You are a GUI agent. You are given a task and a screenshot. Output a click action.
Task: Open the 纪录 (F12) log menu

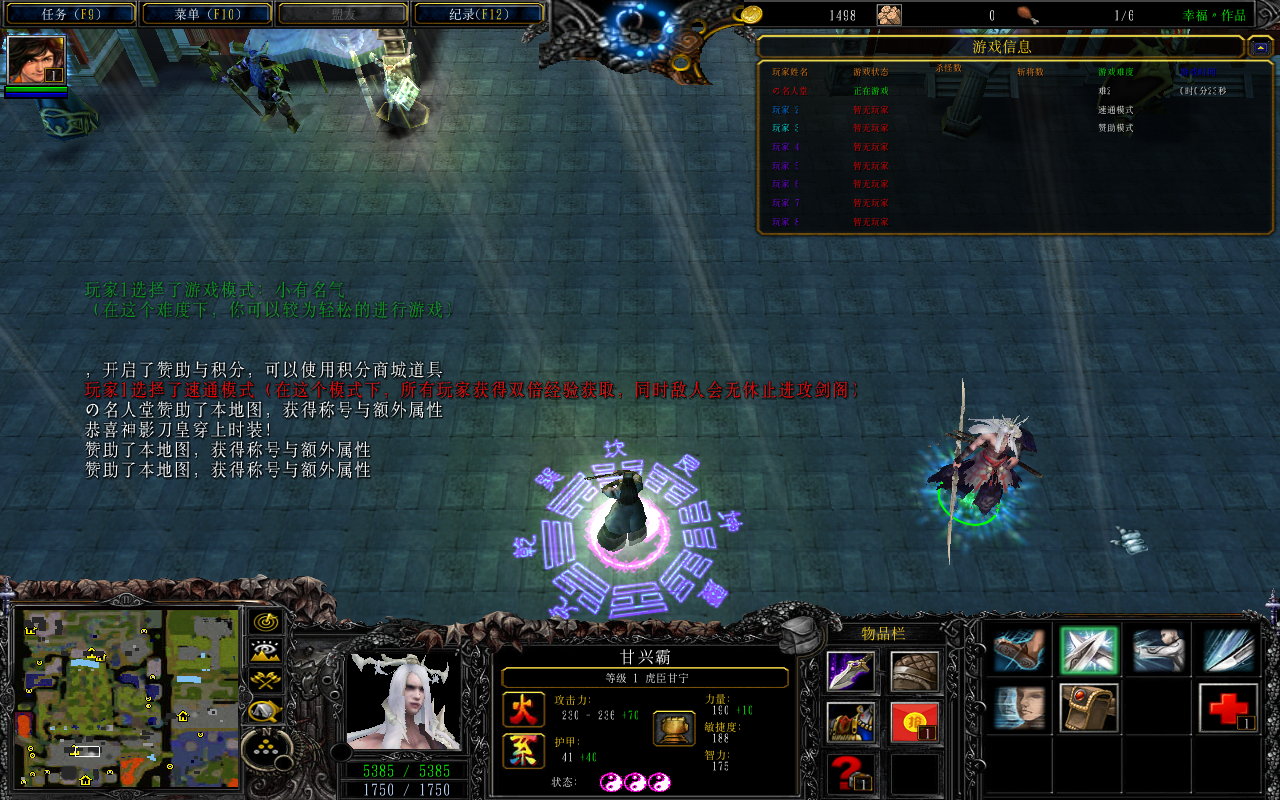(478, 15)
